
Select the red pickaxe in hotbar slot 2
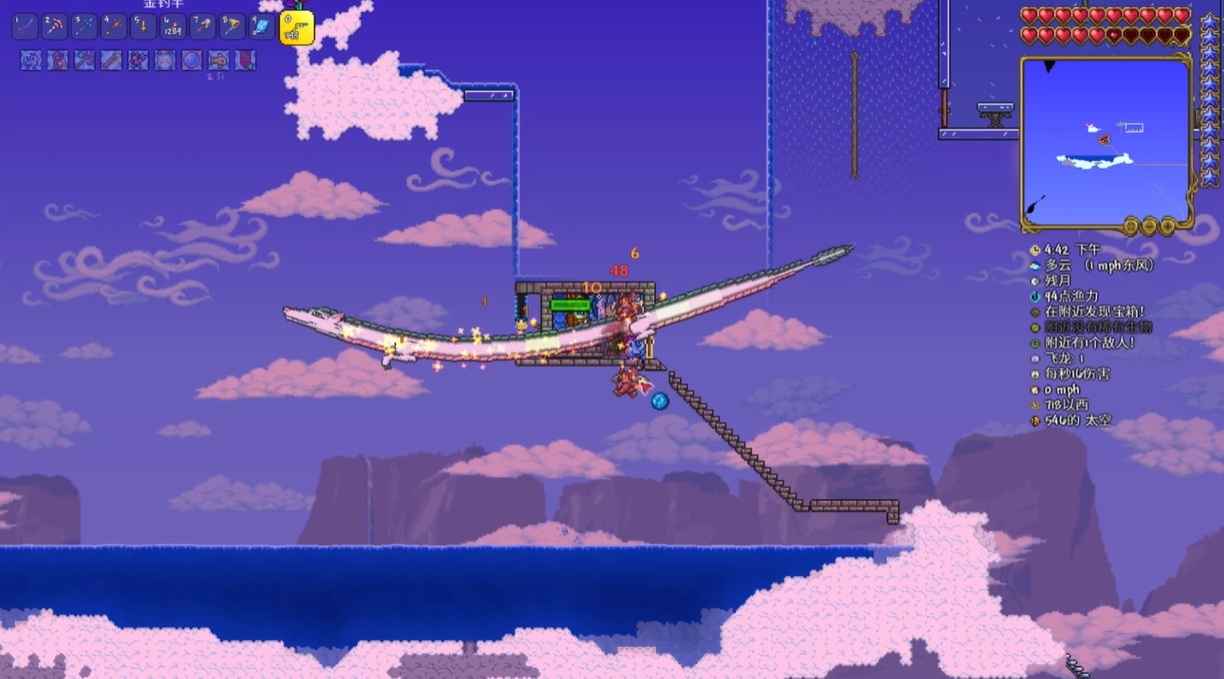click(55, 26)
